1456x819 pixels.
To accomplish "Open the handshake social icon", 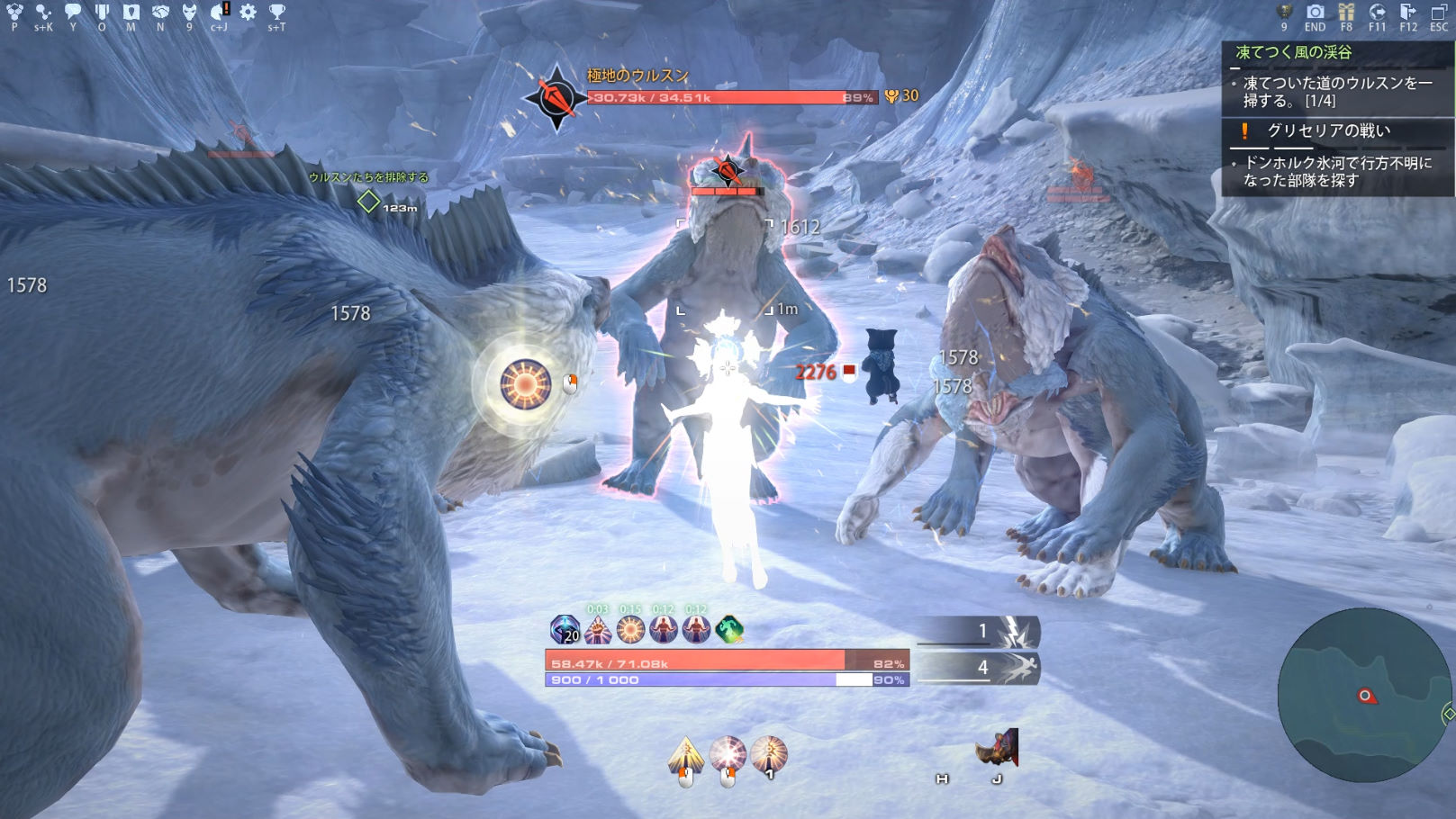I will [160, 12].
